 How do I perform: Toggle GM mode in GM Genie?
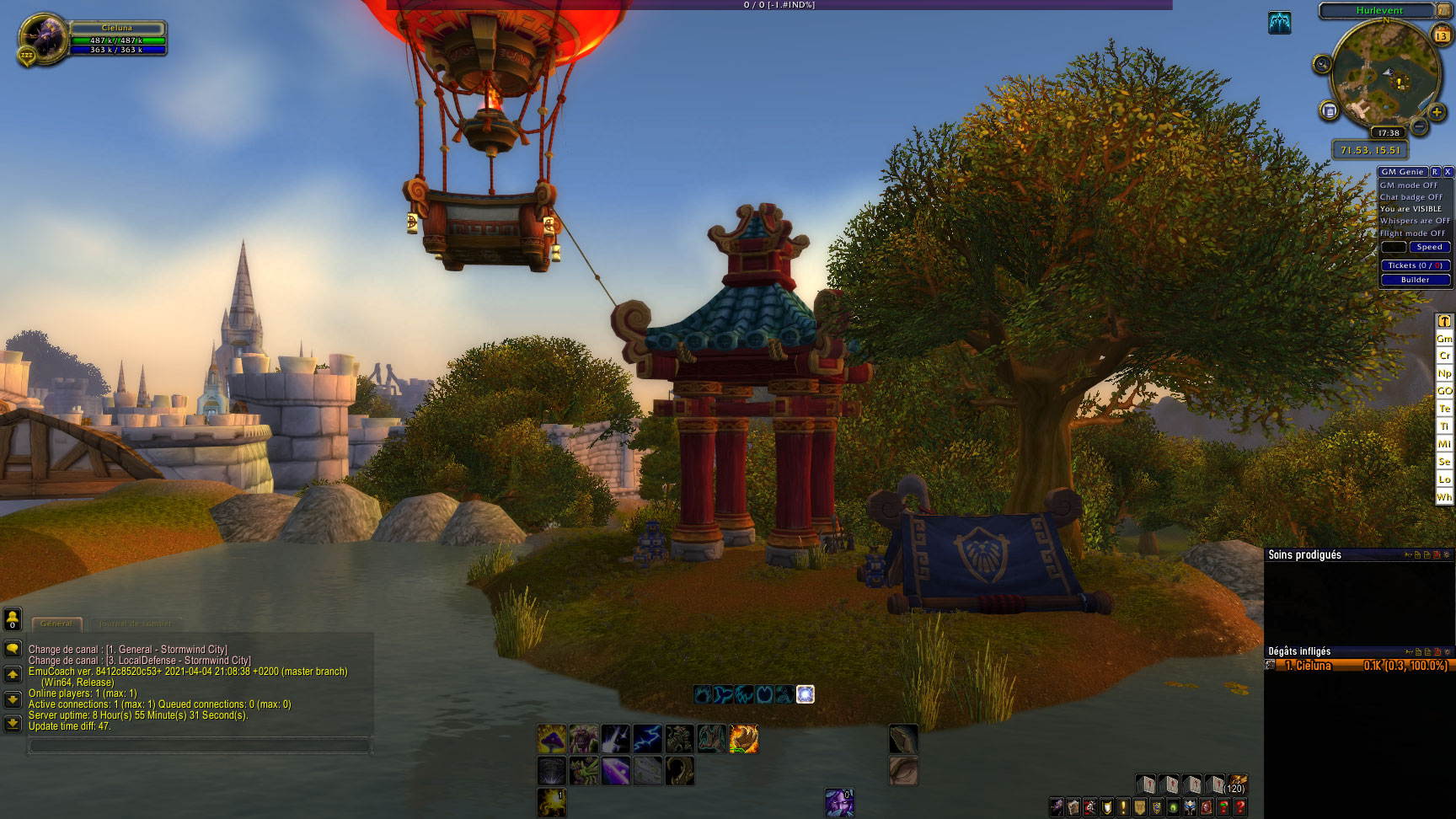[1409, 185]
